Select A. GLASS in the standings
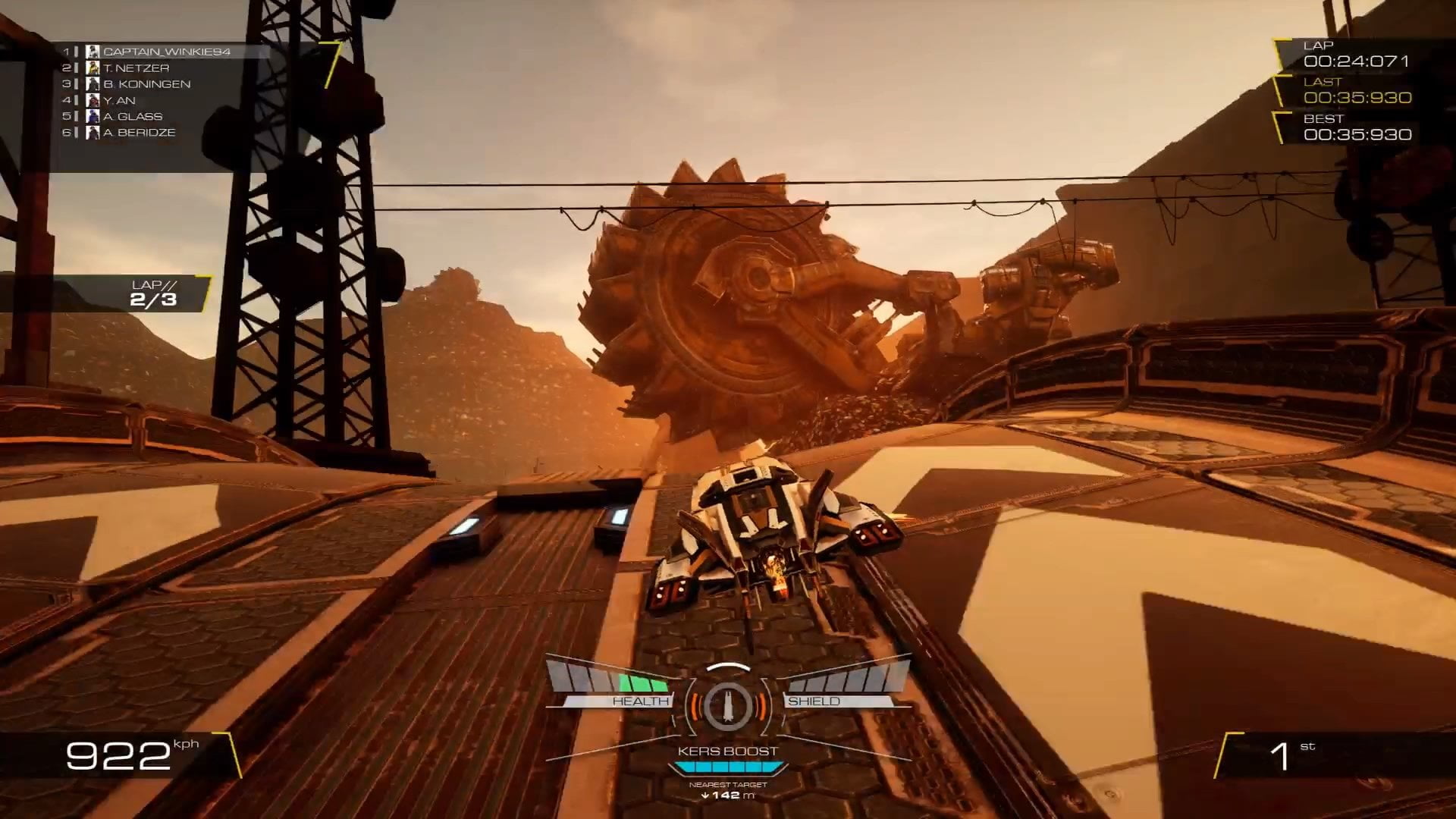 click(133, 116)
